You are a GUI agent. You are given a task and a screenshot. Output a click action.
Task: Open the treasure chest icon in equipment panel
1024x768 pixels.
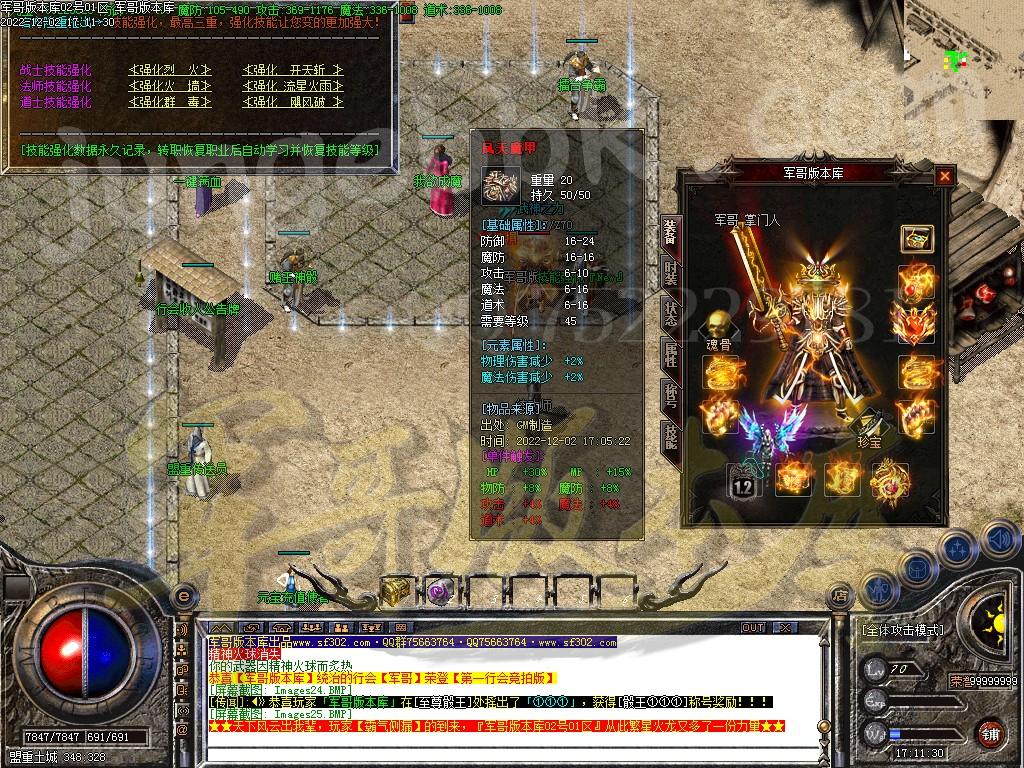click(x=914, y=238)
